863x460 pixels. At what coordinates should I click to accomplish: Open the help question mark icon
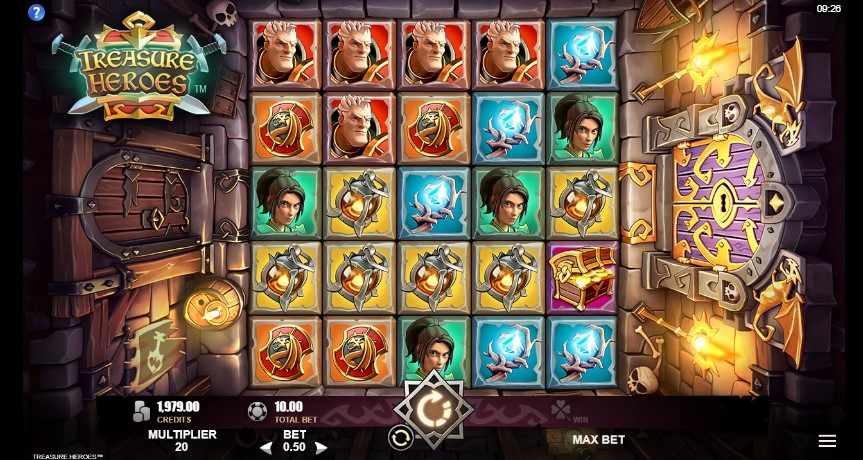tap(37, 13)
